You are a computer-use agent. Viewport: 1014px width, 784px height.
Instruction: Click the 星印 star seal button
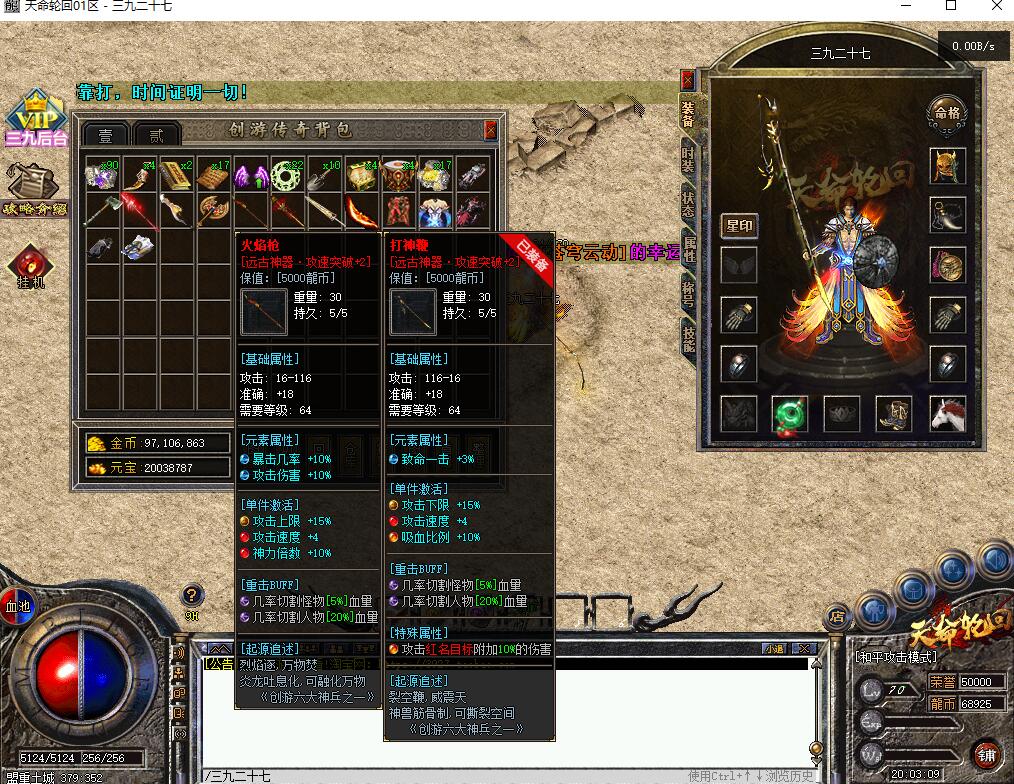(x=739, y=226)
